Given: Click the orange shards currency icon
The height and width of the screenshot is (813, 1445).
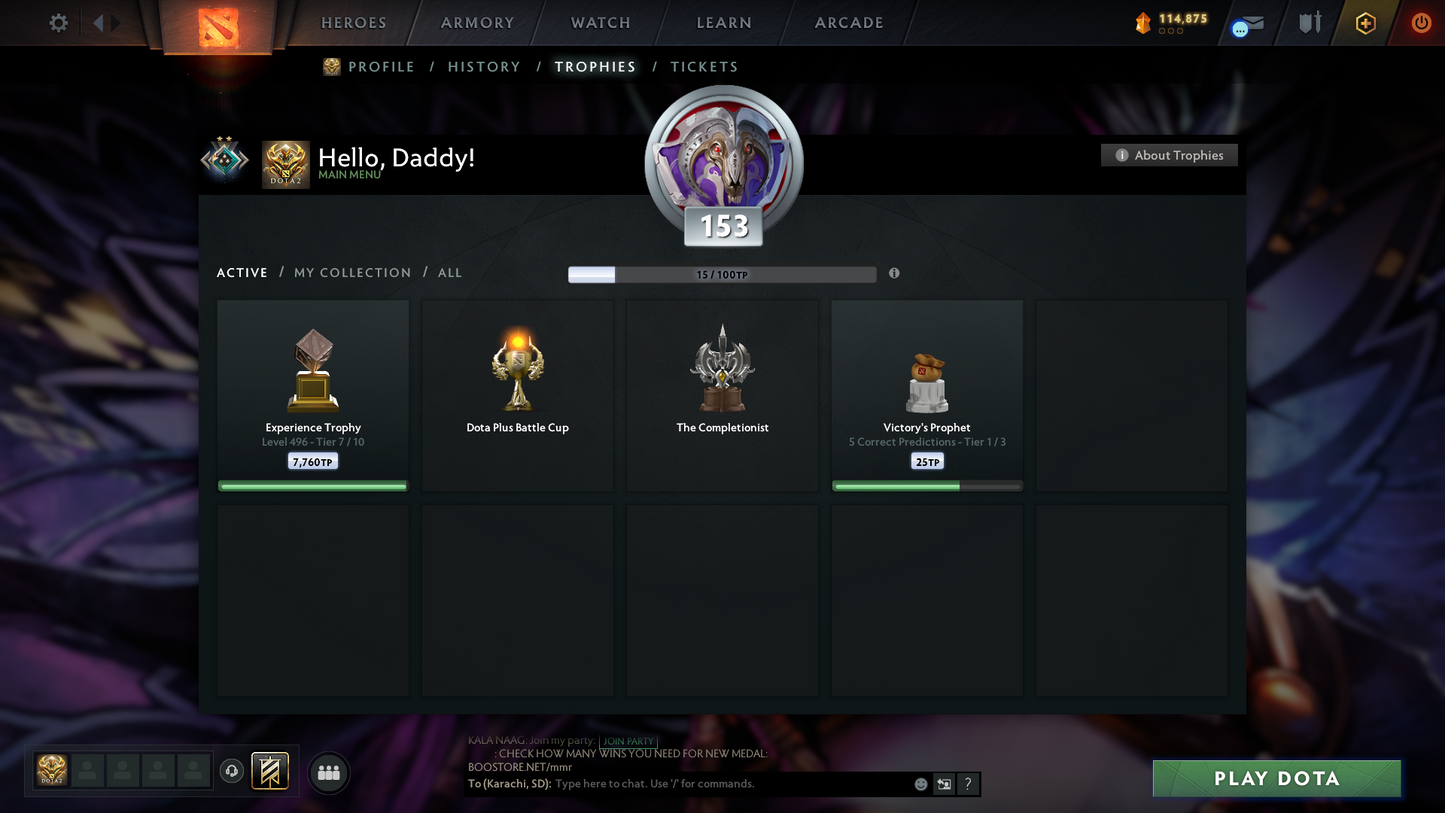Looking at the screenshot, I should tap(1143, 22).
